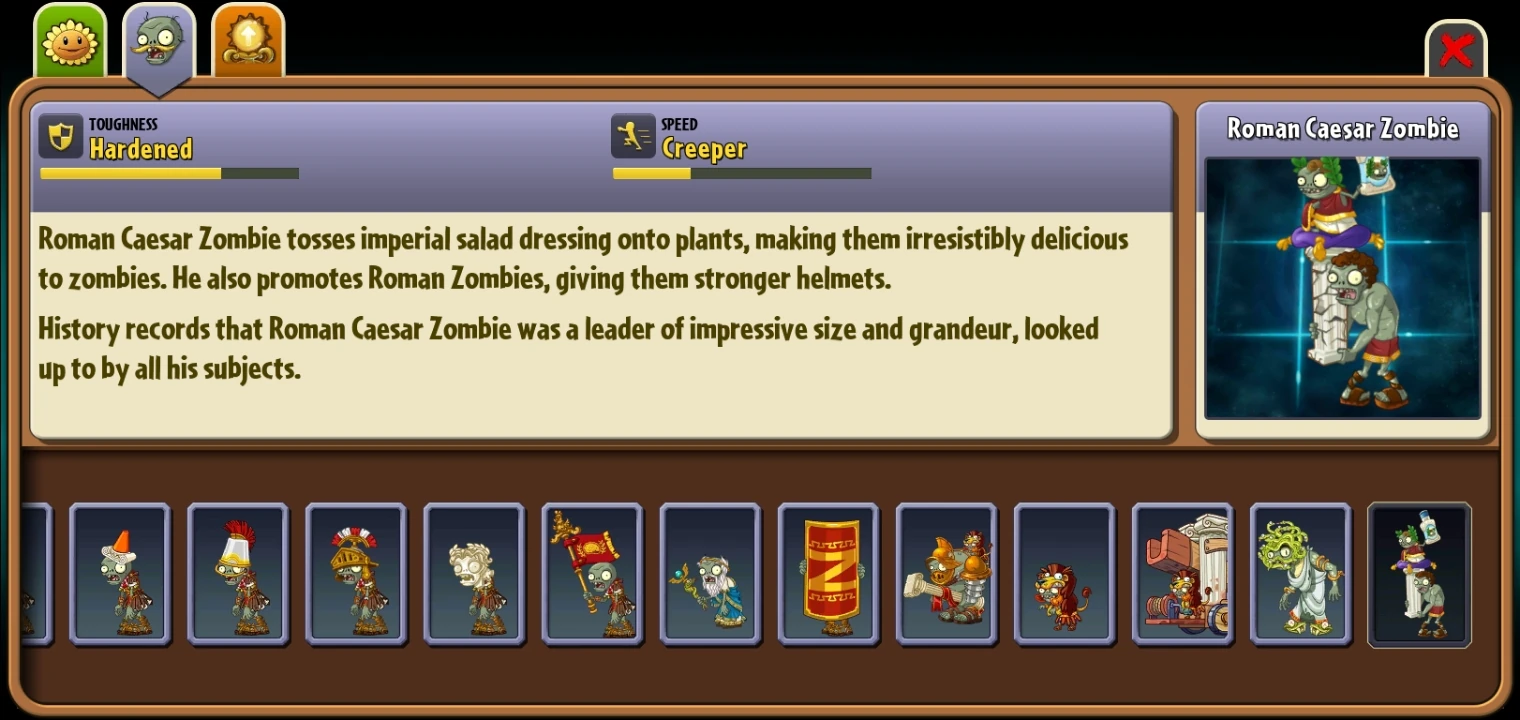
Task: Close the almanac screen
Action: point(1457,48)
